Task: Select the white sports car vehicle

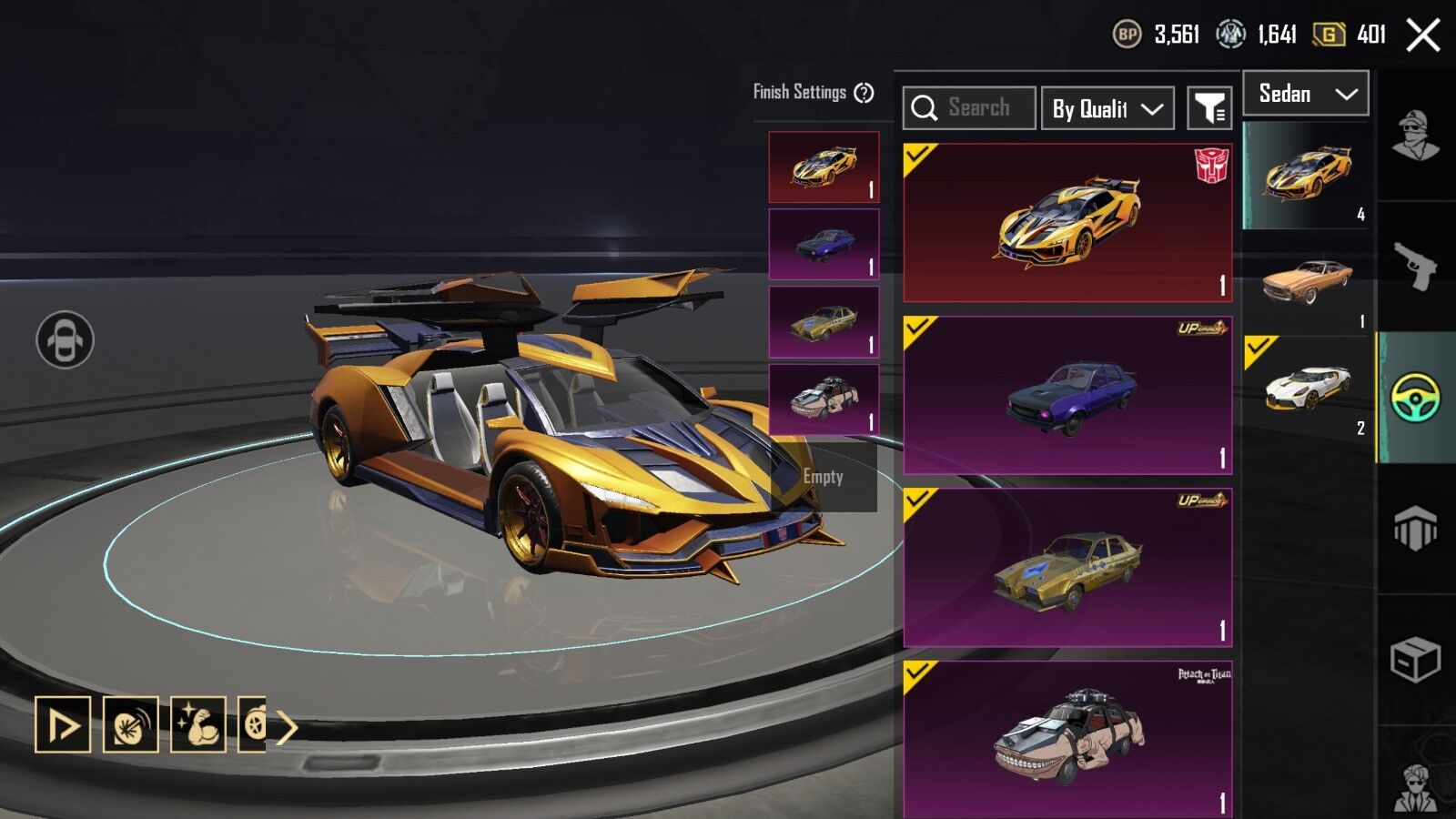Action: (1307, 388)
